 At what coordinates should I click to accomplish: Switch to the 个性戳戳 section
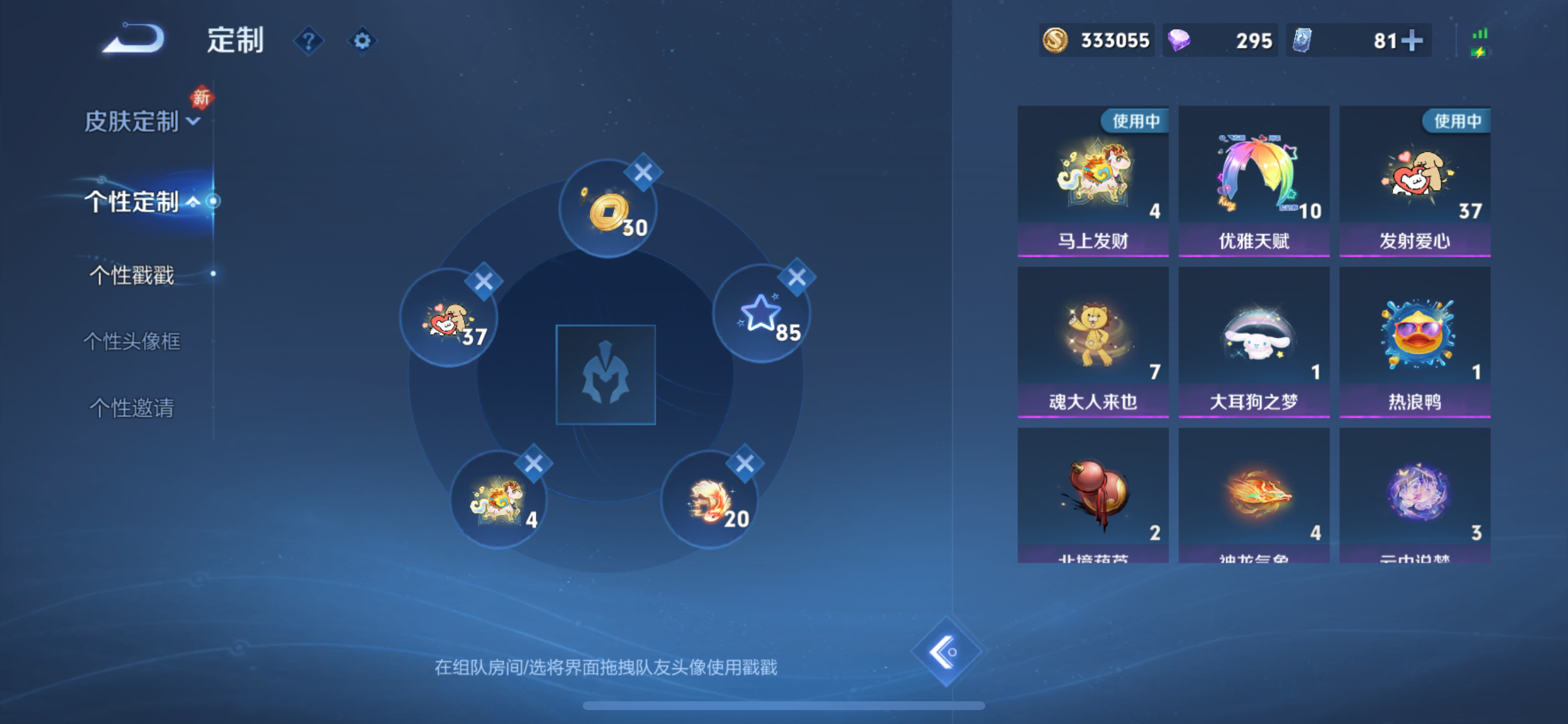(131, 276)
